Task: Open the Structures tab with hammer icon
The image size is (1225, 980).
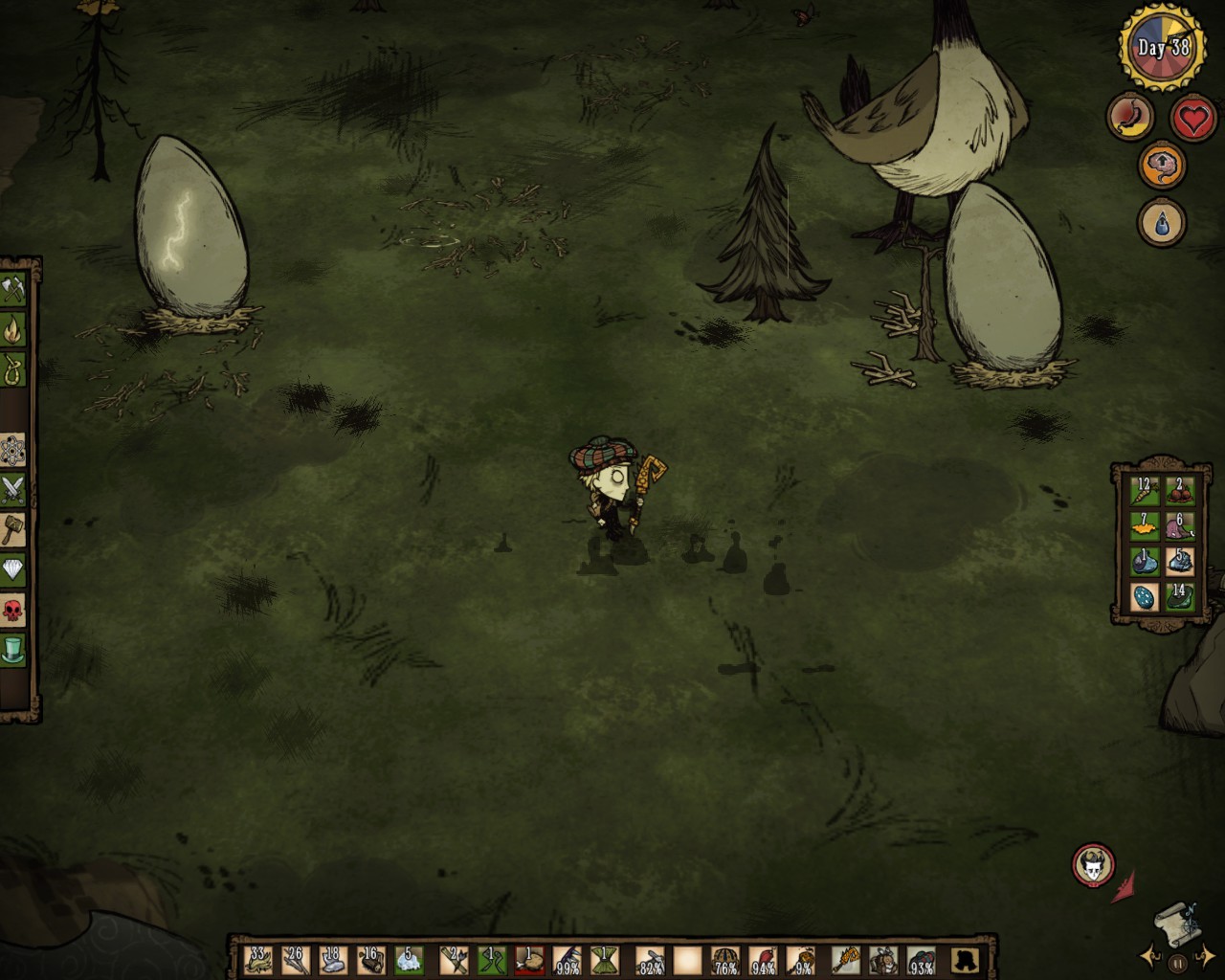Action: point(14,524)
